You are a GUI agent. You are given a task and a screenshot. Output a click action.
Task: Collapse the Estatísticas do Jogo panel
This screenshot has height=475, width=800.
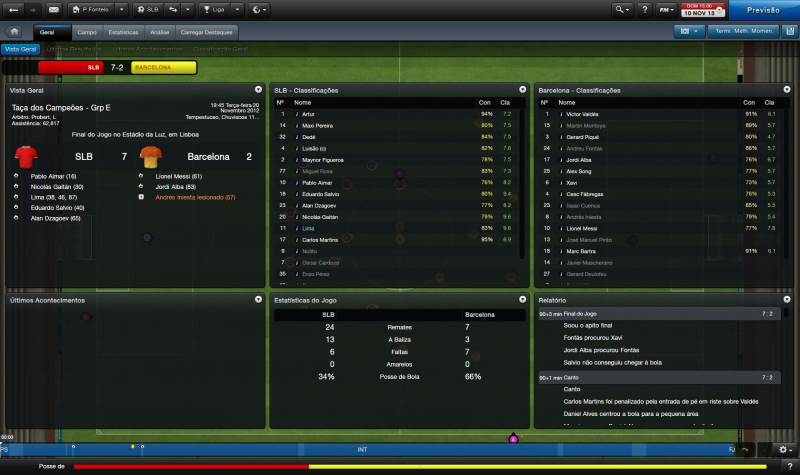(522, 300)
